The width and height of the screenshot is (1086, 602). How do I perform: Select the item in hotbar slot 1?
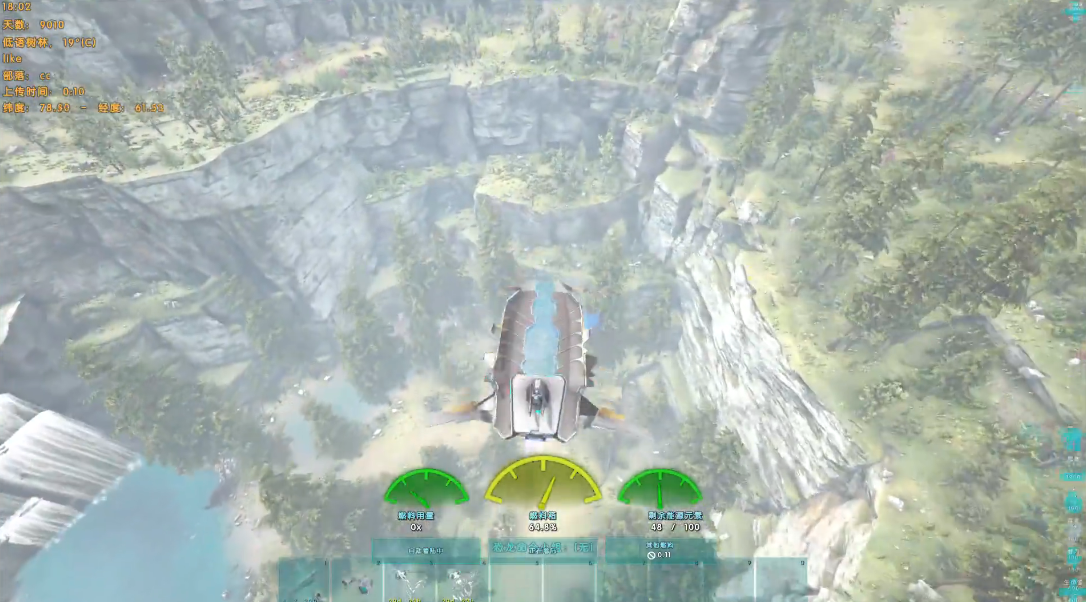coord(304,582)
